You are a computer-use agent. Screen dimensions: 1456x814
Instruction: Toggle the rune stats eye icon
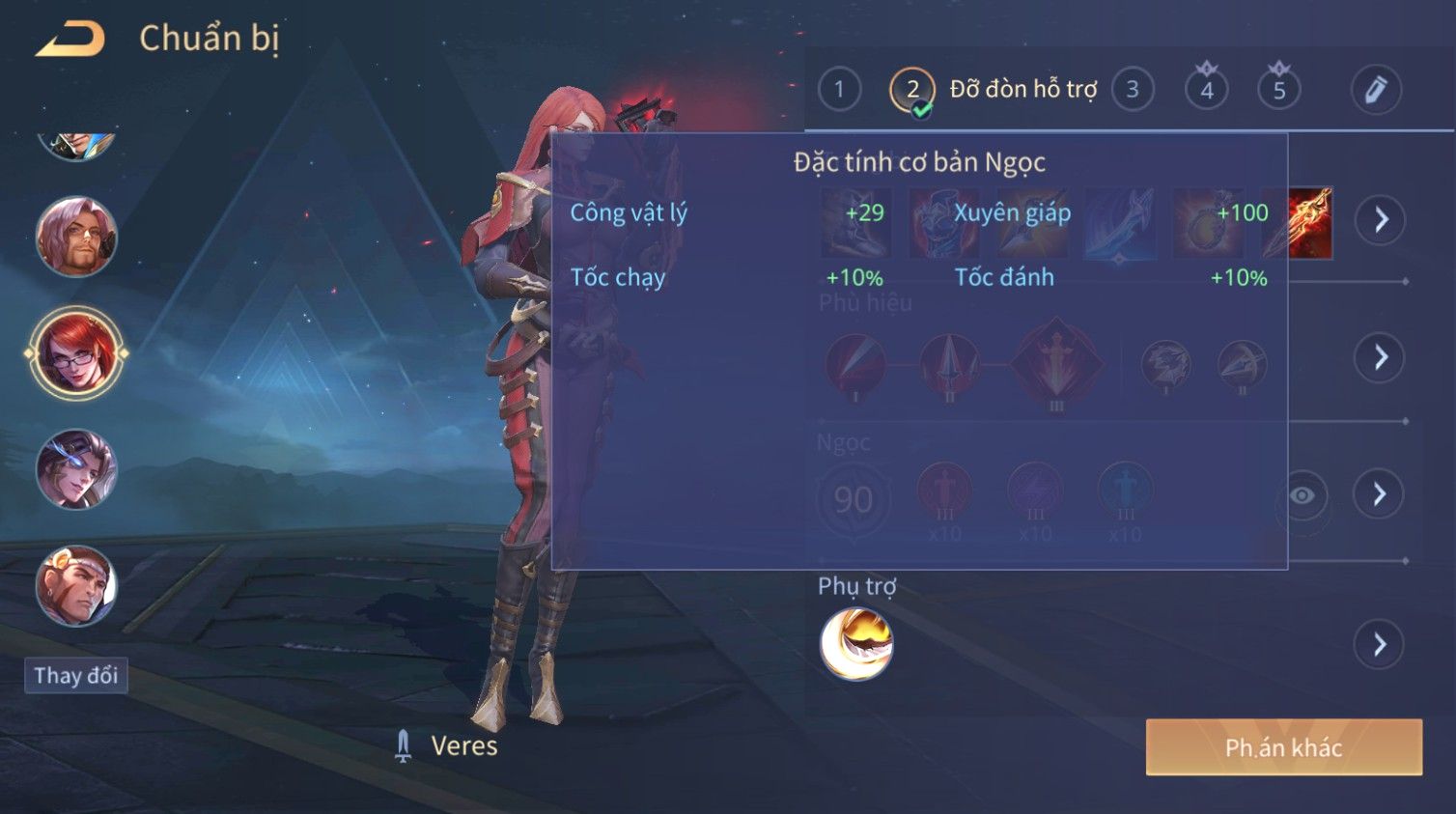[1302, 496]
